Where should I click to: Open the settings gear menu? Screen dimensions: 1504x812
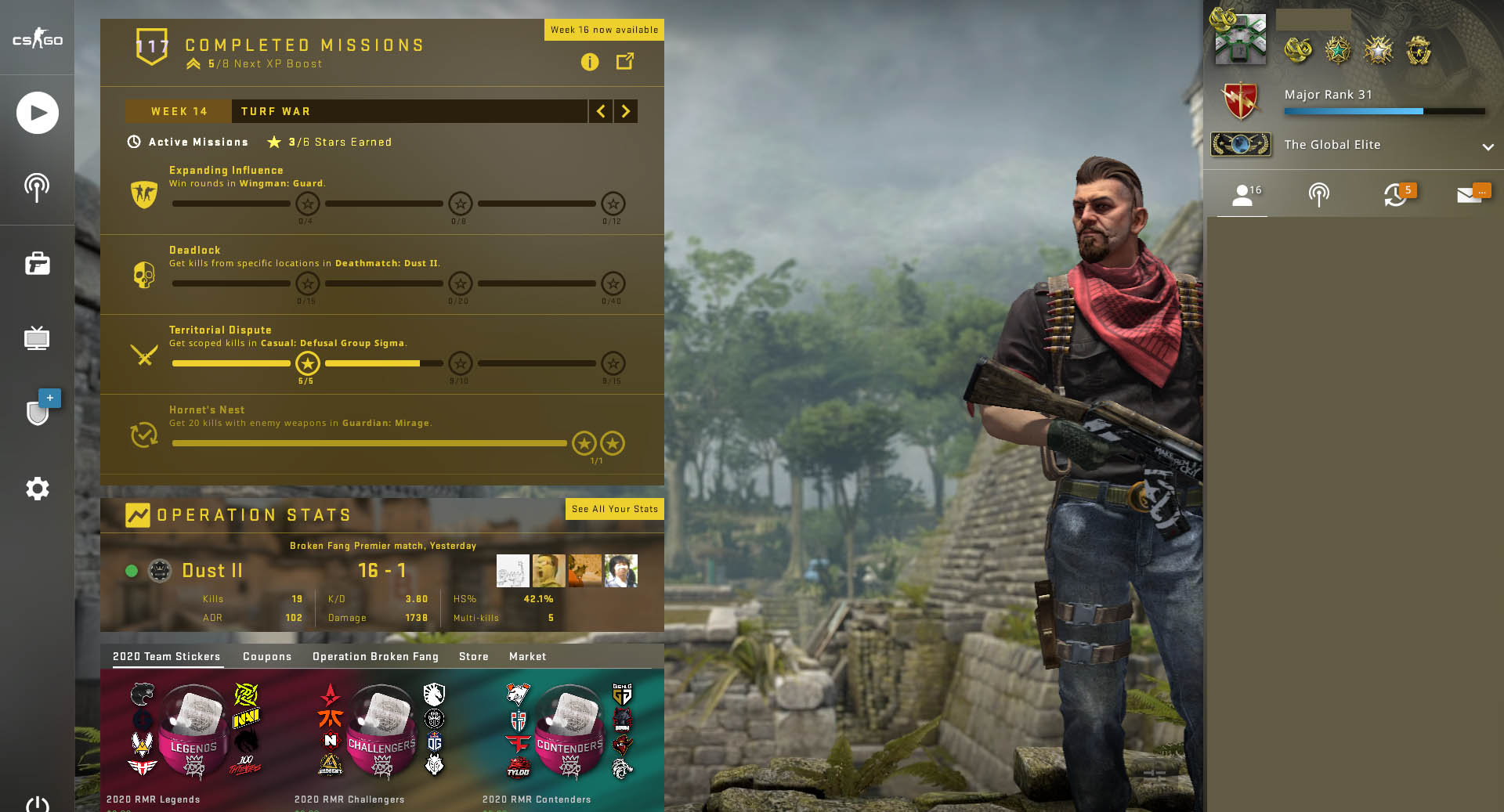click(38, 489)
